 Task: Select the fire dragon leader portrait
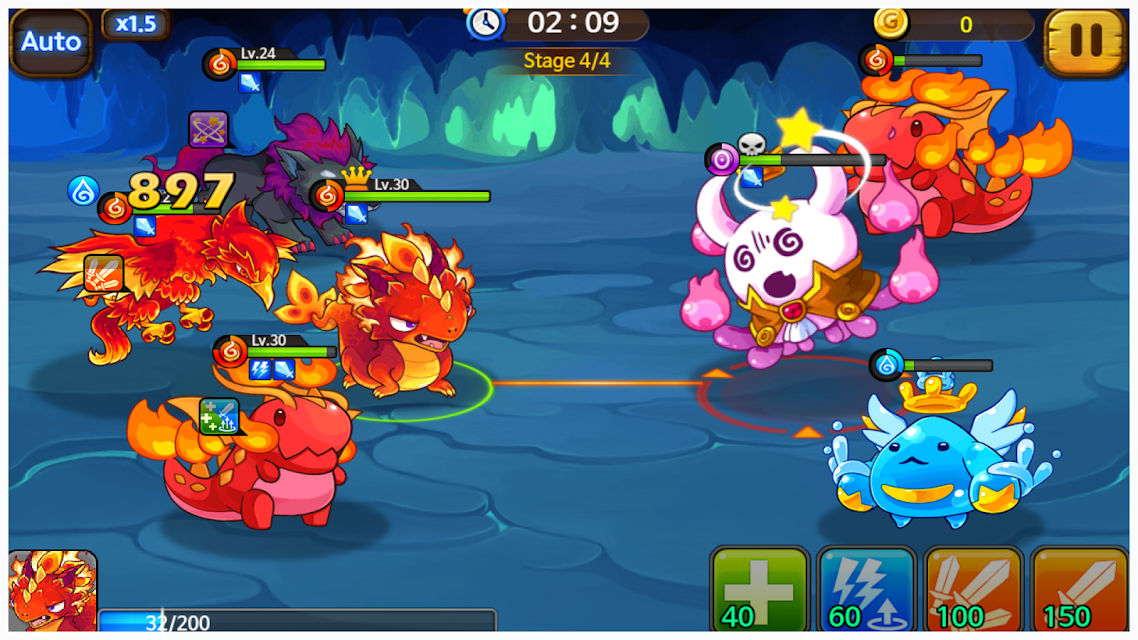click(52, 593)
